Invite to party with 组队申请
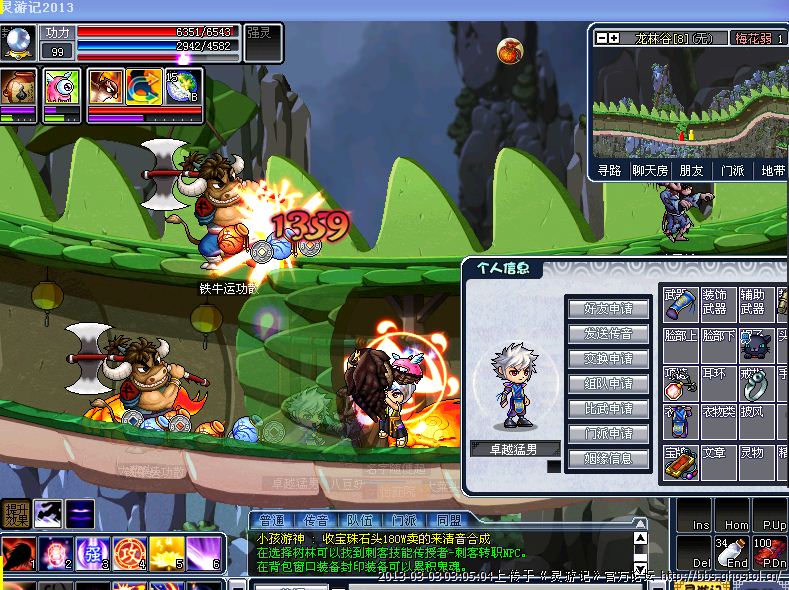Viewport: 789px width, 590px height. [x=608, y=384]
